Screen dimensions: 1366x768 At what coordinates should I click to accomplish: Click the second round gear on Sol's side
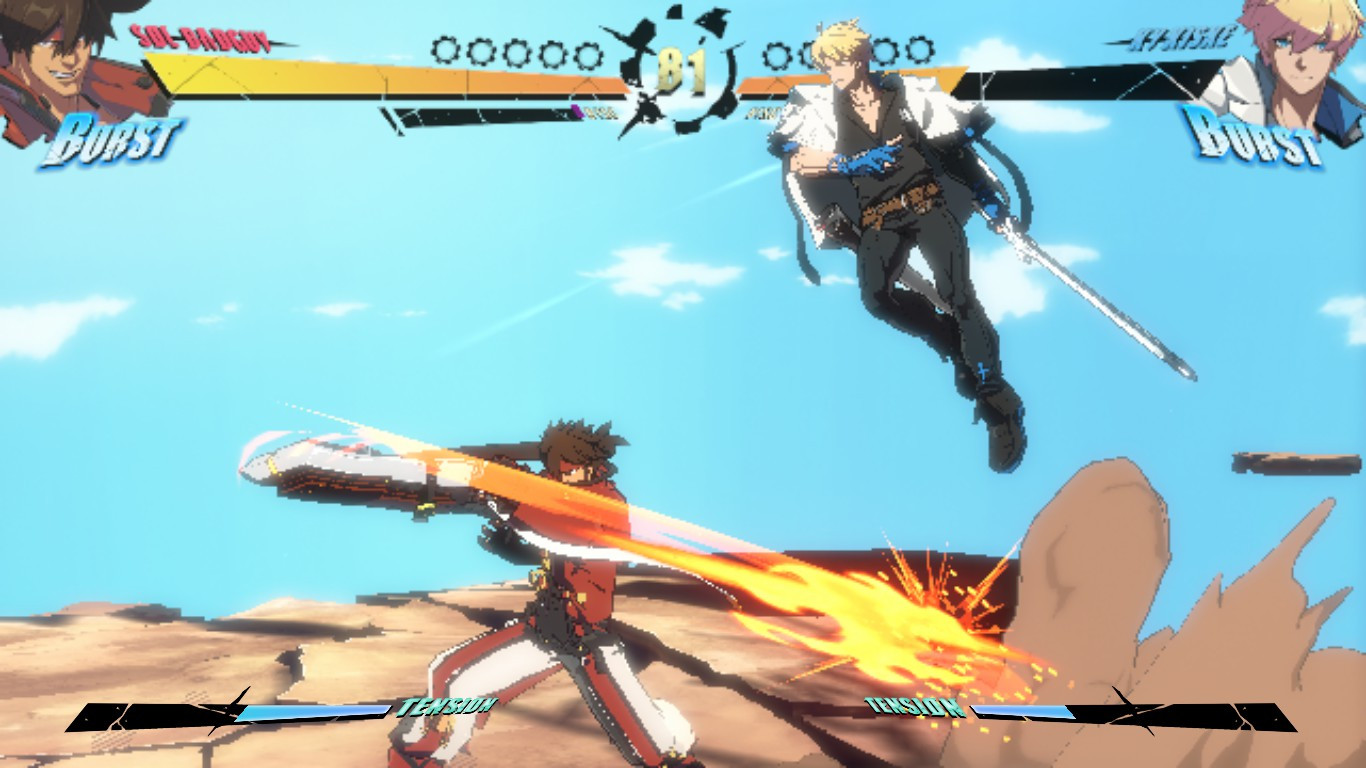point(480,50)
